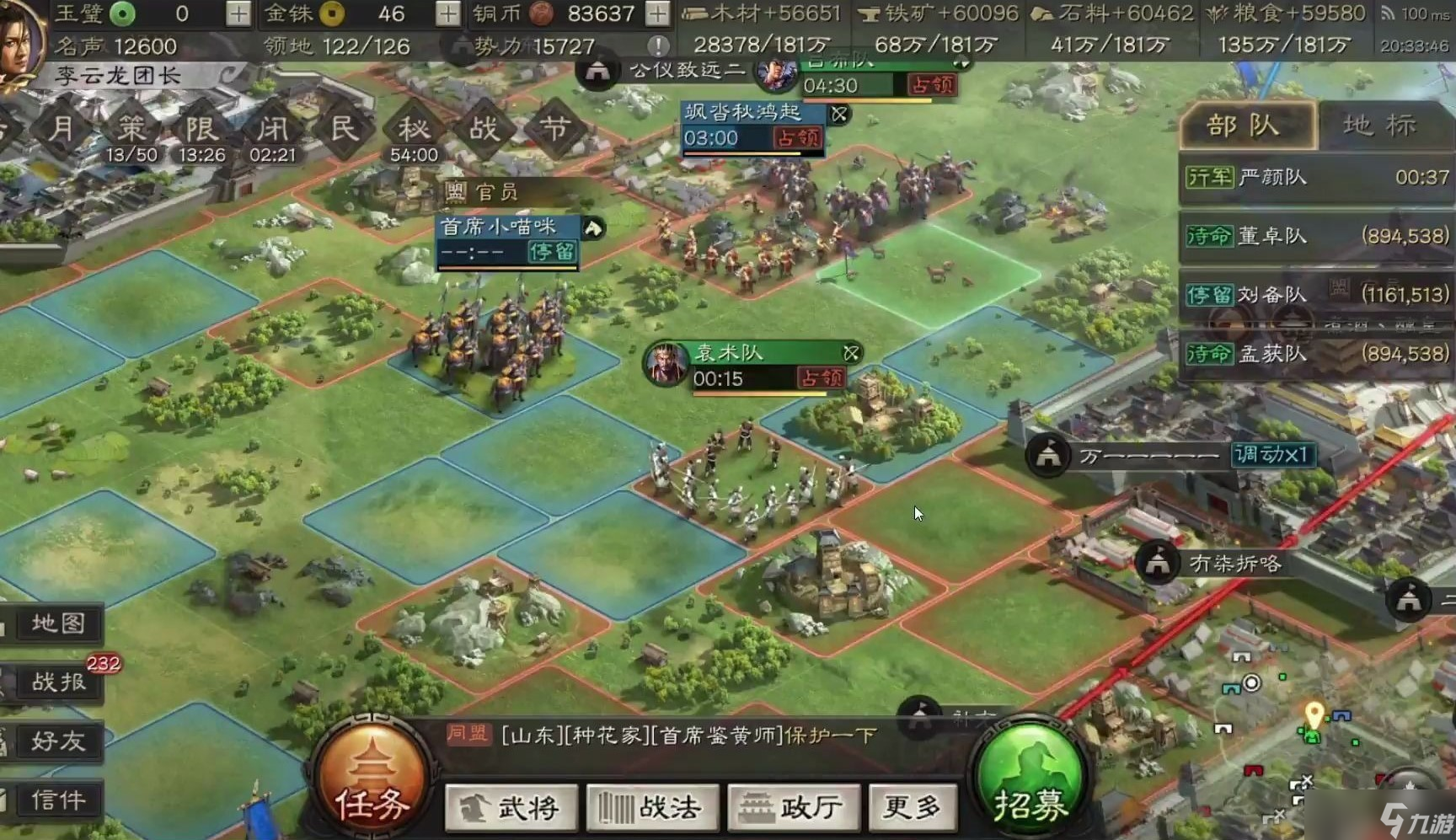Viewport: 1456px width, 840px height.
Task: Open the 战法 tactics panel
Action: click(652, 806)
